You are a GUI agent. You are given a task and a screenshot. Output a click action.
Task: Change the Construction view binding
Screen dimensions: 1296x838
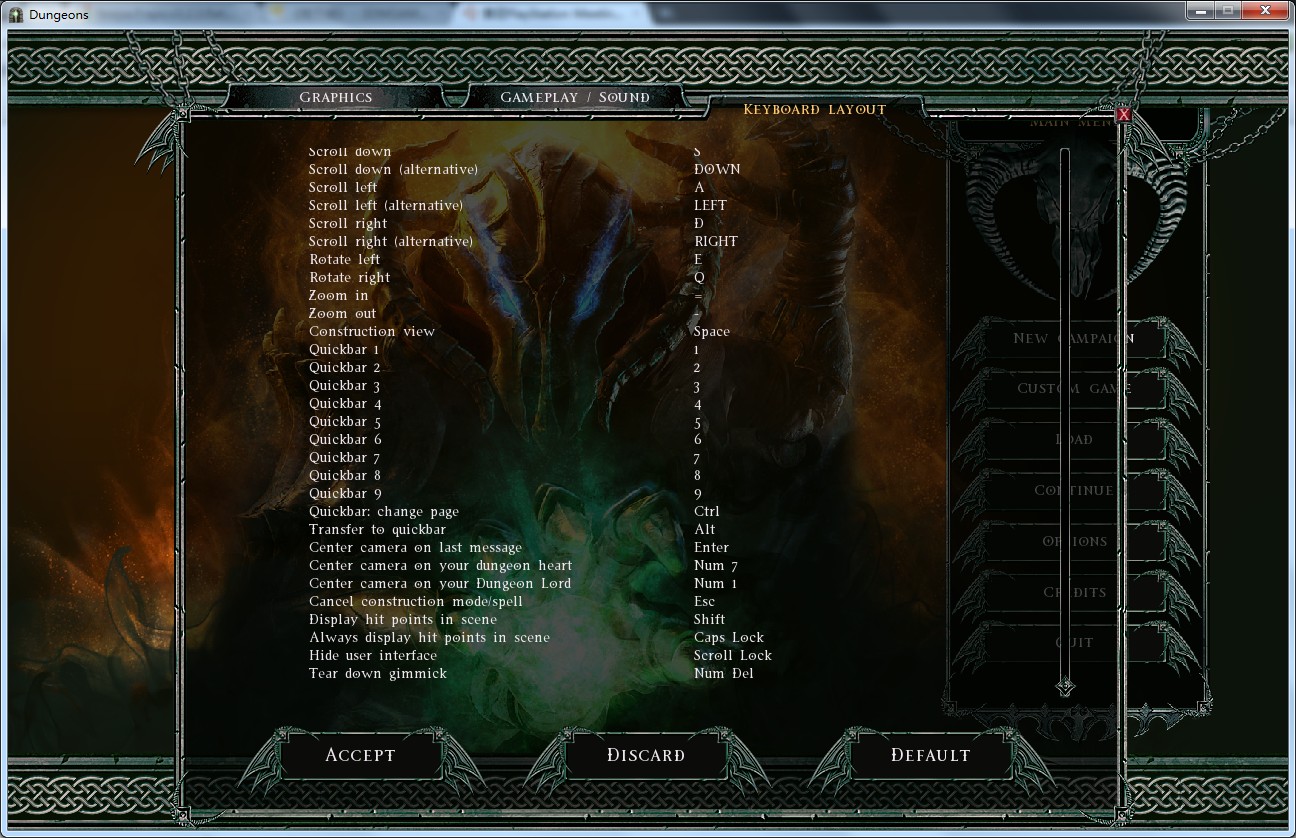711,332
